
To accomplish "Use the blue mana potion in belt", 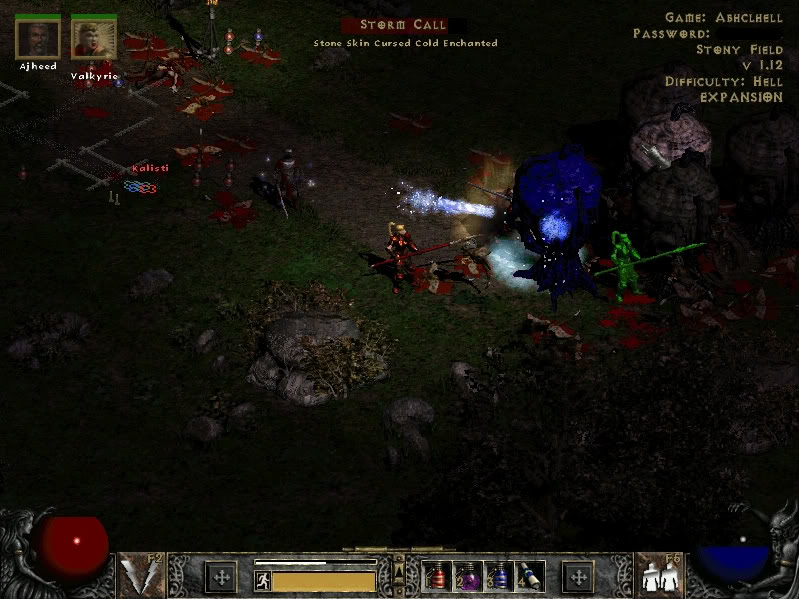I will point(498,577).
